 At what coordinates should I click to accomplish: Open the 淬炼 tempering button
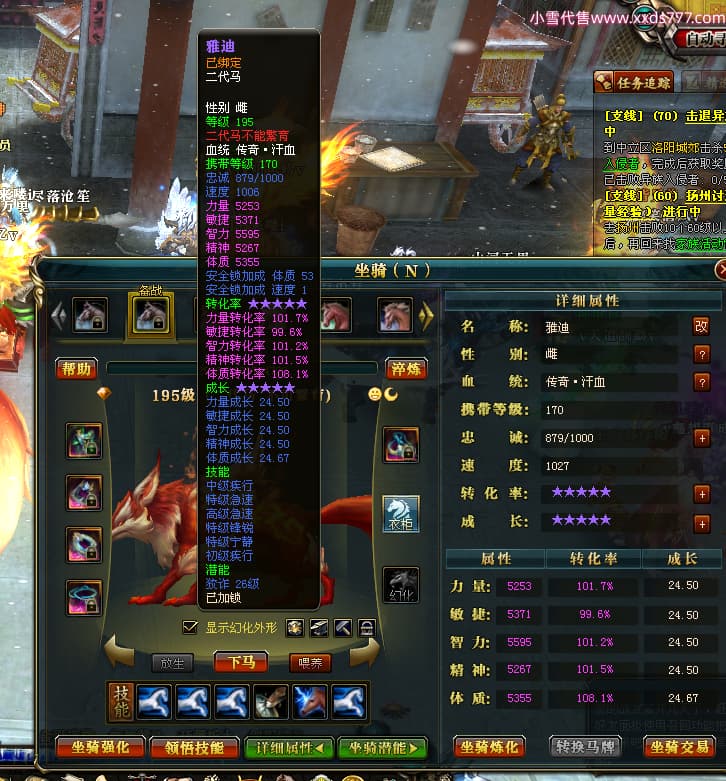405,369
